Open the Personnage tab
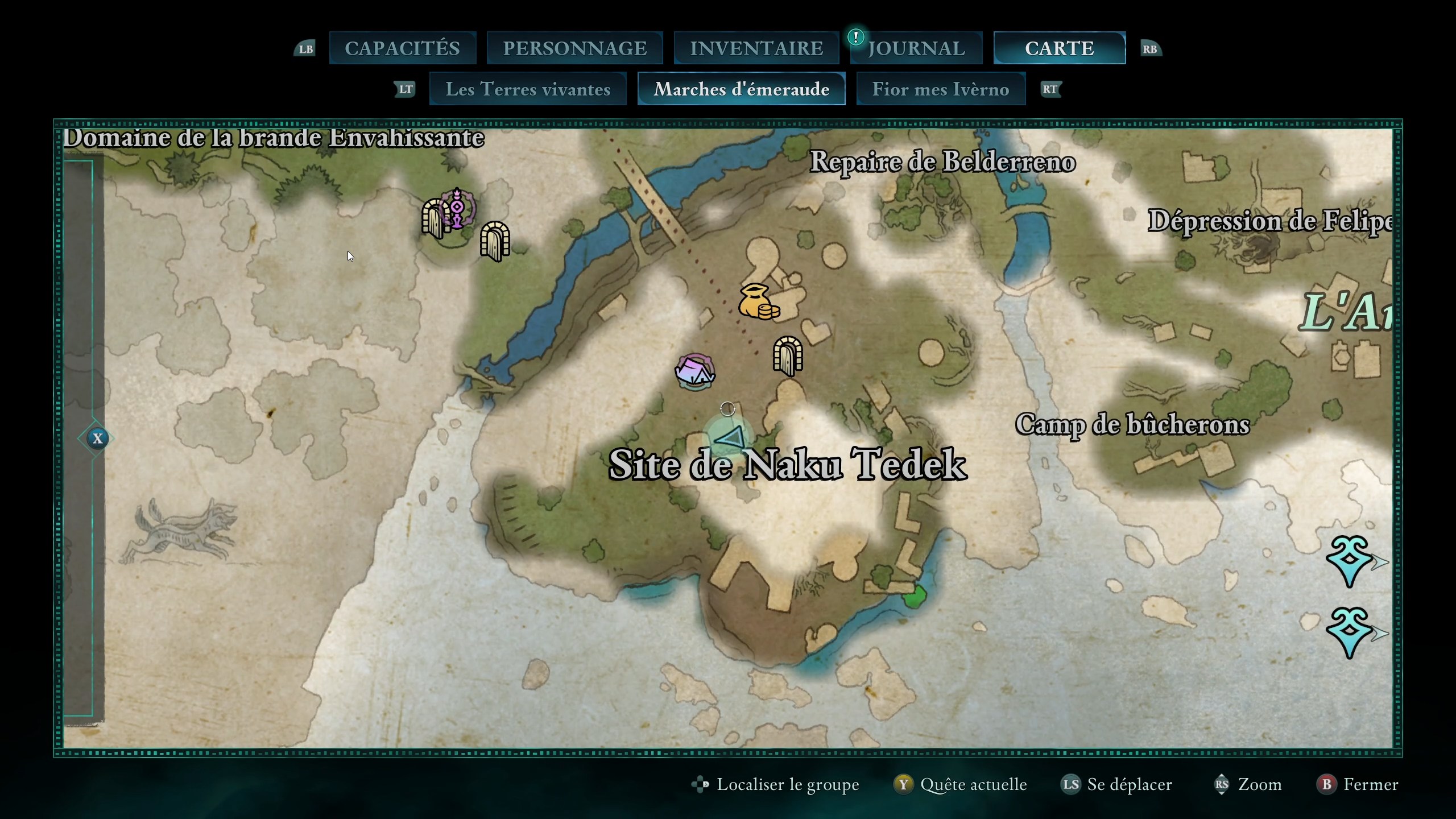 [574, 48]
